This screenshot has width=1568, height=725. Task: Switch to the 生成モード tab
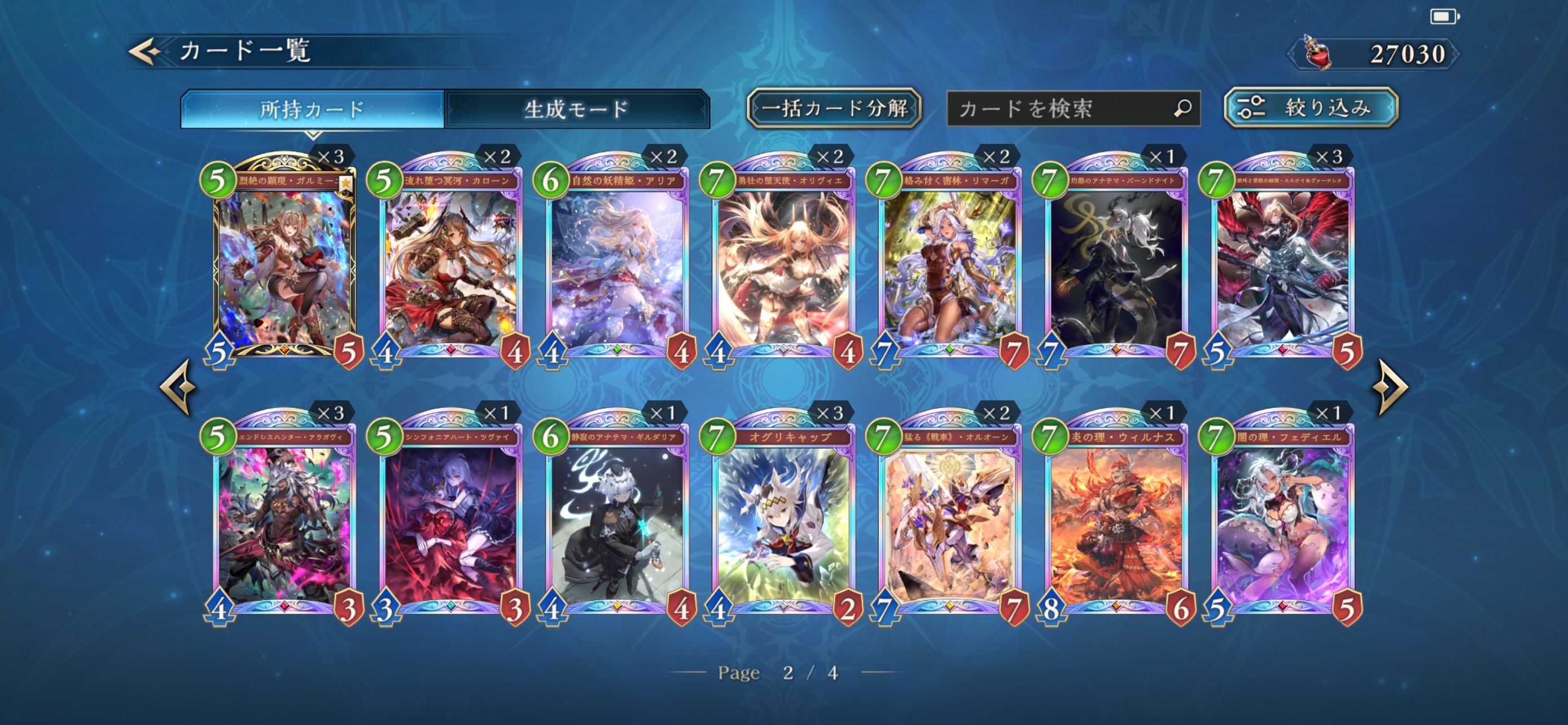[x=576, y=109]
